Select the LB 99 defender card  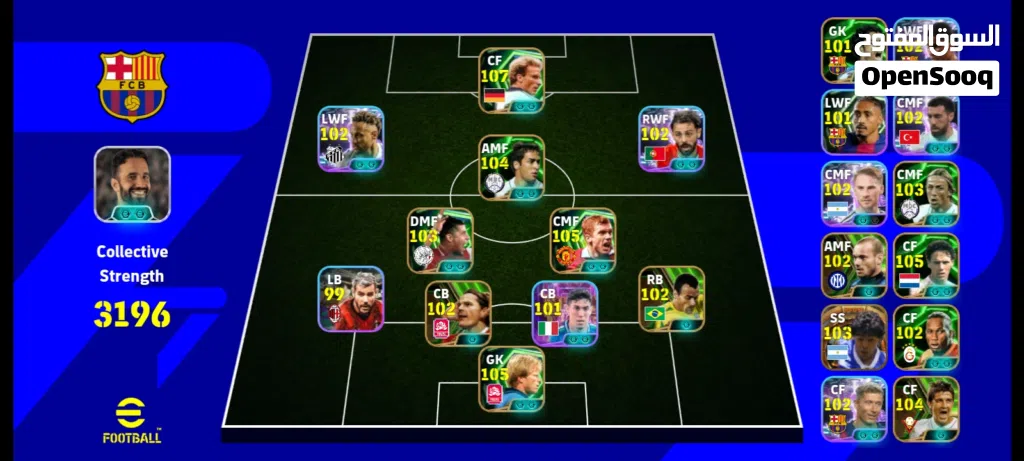click(x=351, y=299)
